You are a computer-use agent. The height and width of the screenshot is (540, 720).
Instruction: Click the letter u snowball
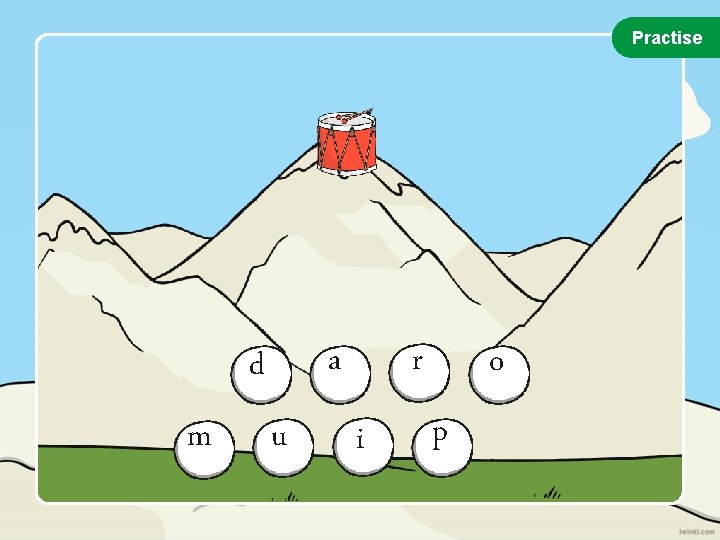[x=279, y=442]
